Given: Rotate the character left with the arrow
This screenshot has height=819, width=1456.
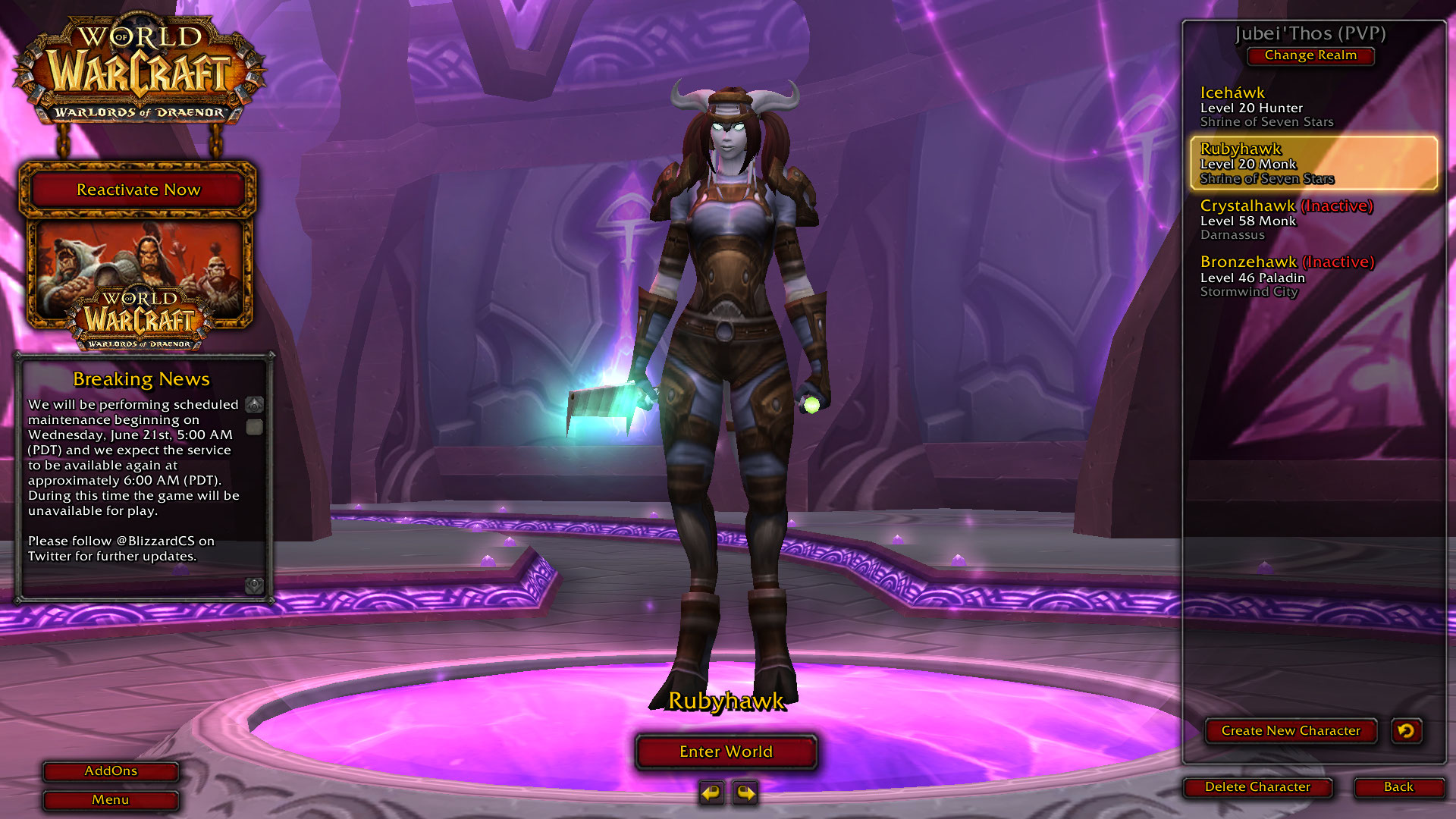Looking at the screenshot, I should point(711,793).
